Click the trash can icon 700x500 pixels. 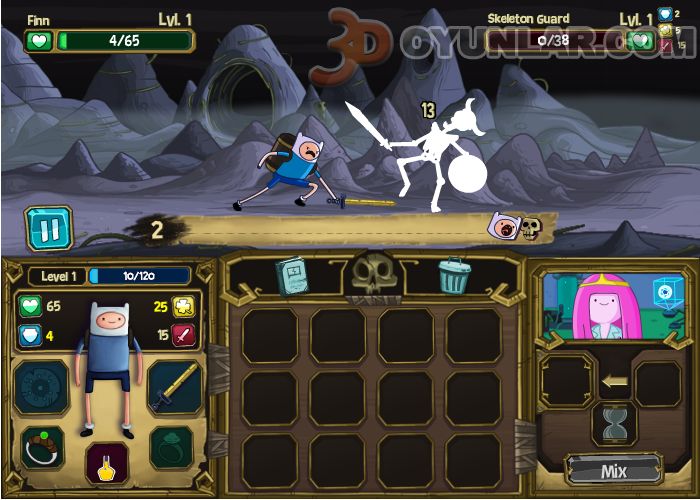click(x=453, y=275)
